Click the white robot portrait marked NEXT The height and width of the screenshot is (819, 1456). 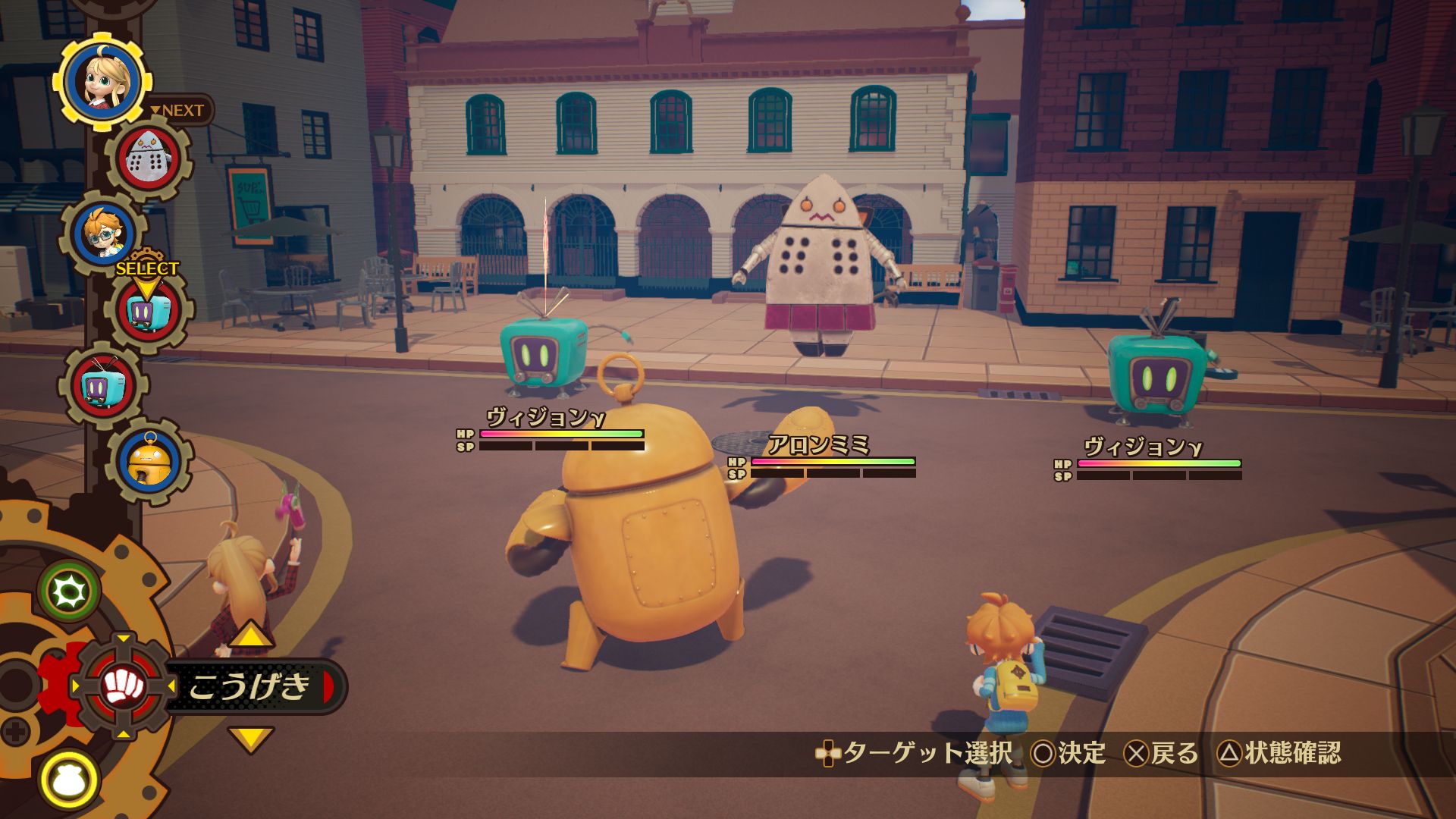click(x=149, y=160)
